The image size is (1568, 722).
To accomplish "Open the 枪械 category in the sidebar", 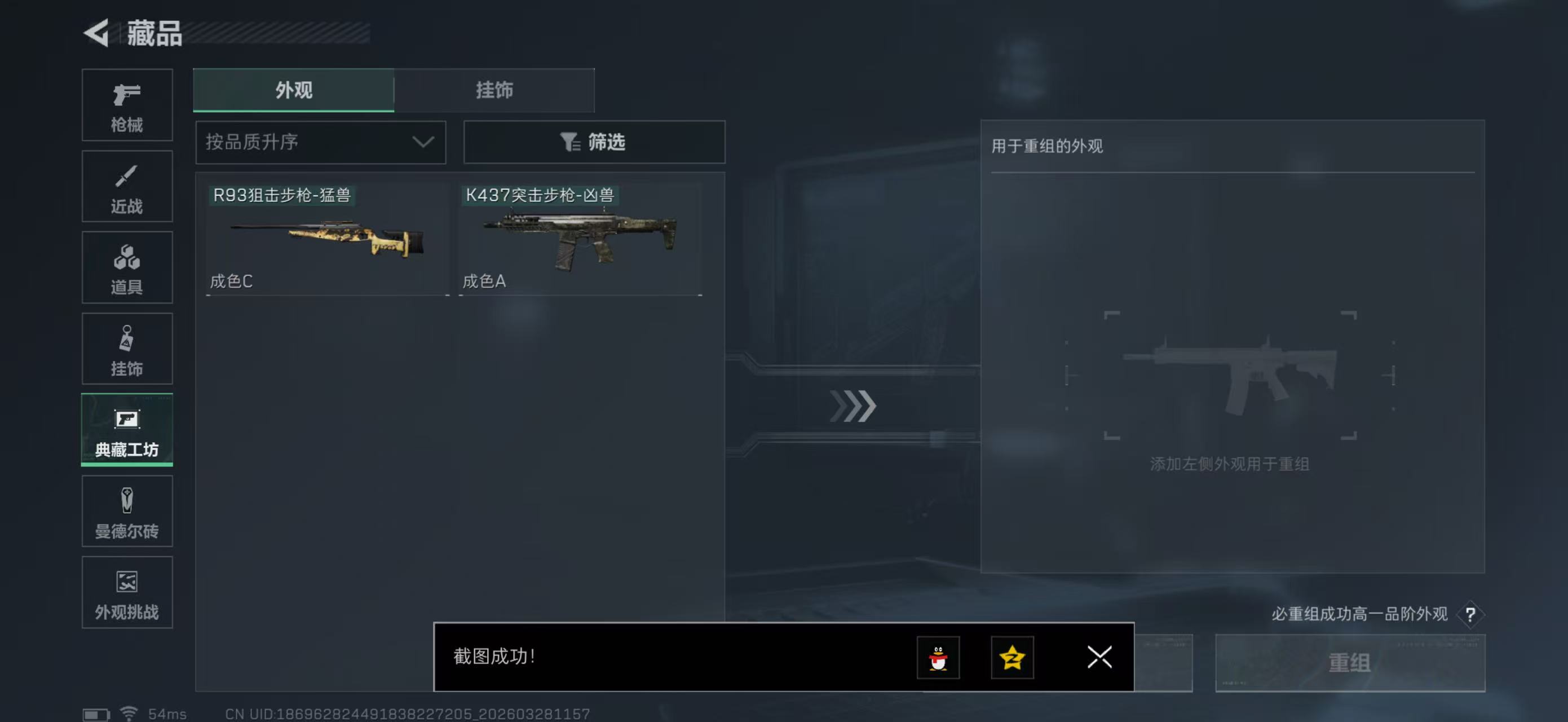I will pyautogui.click(x=127, y=105).
